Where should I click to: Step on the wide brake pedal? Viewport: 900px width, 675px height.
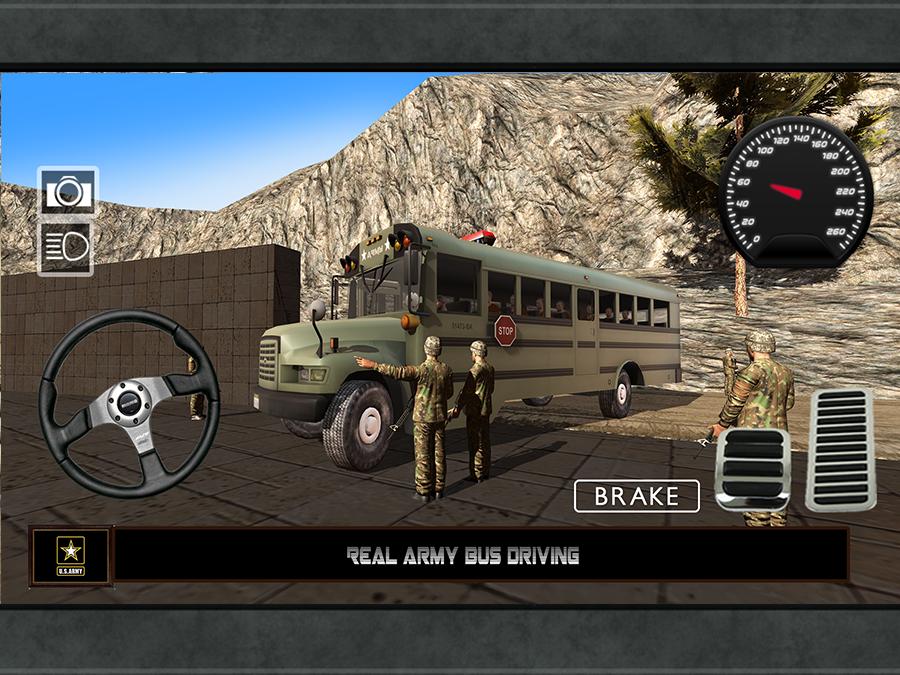(753, 469)
